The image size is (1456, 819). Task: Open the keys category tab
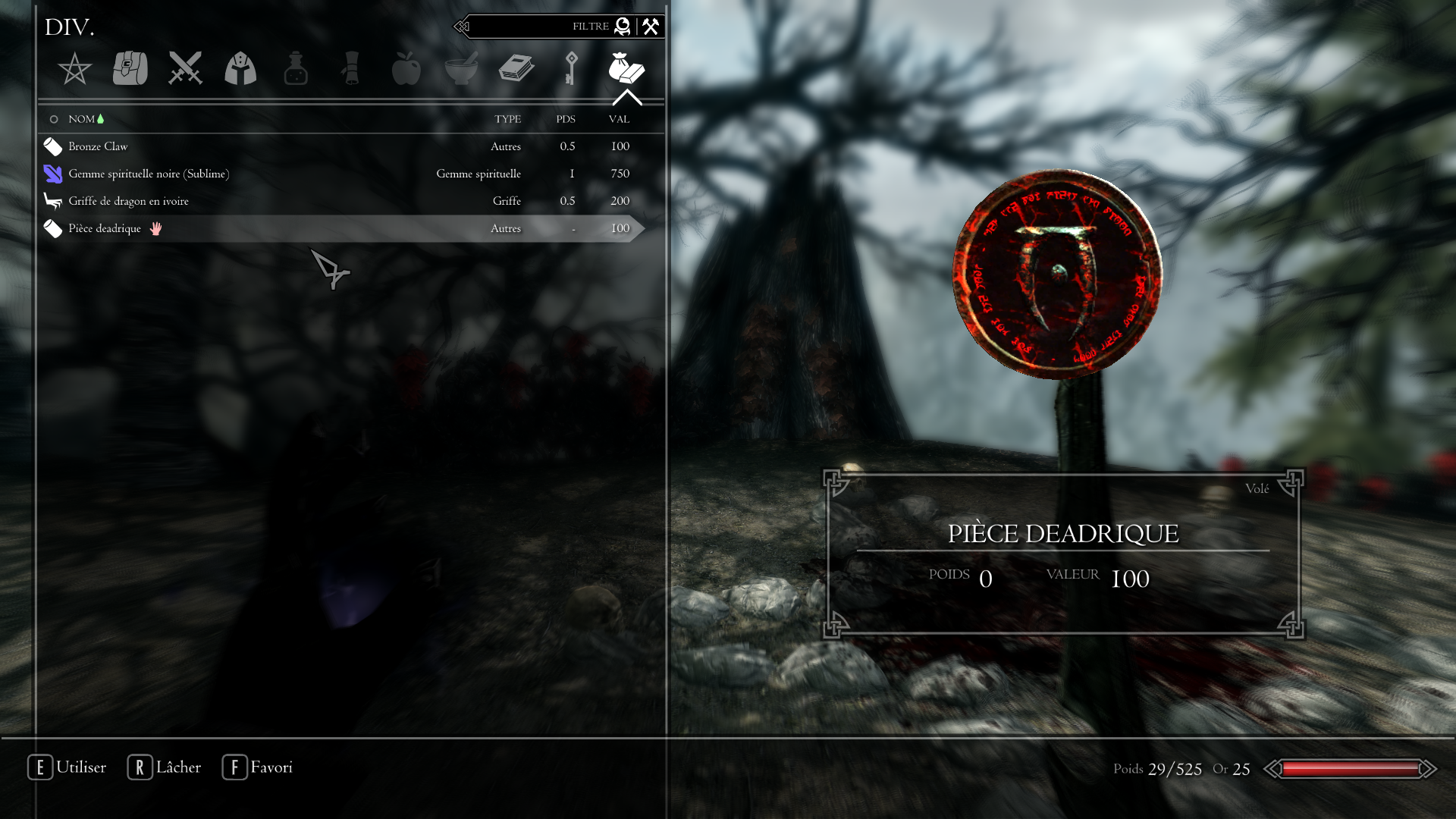point(571,68)
